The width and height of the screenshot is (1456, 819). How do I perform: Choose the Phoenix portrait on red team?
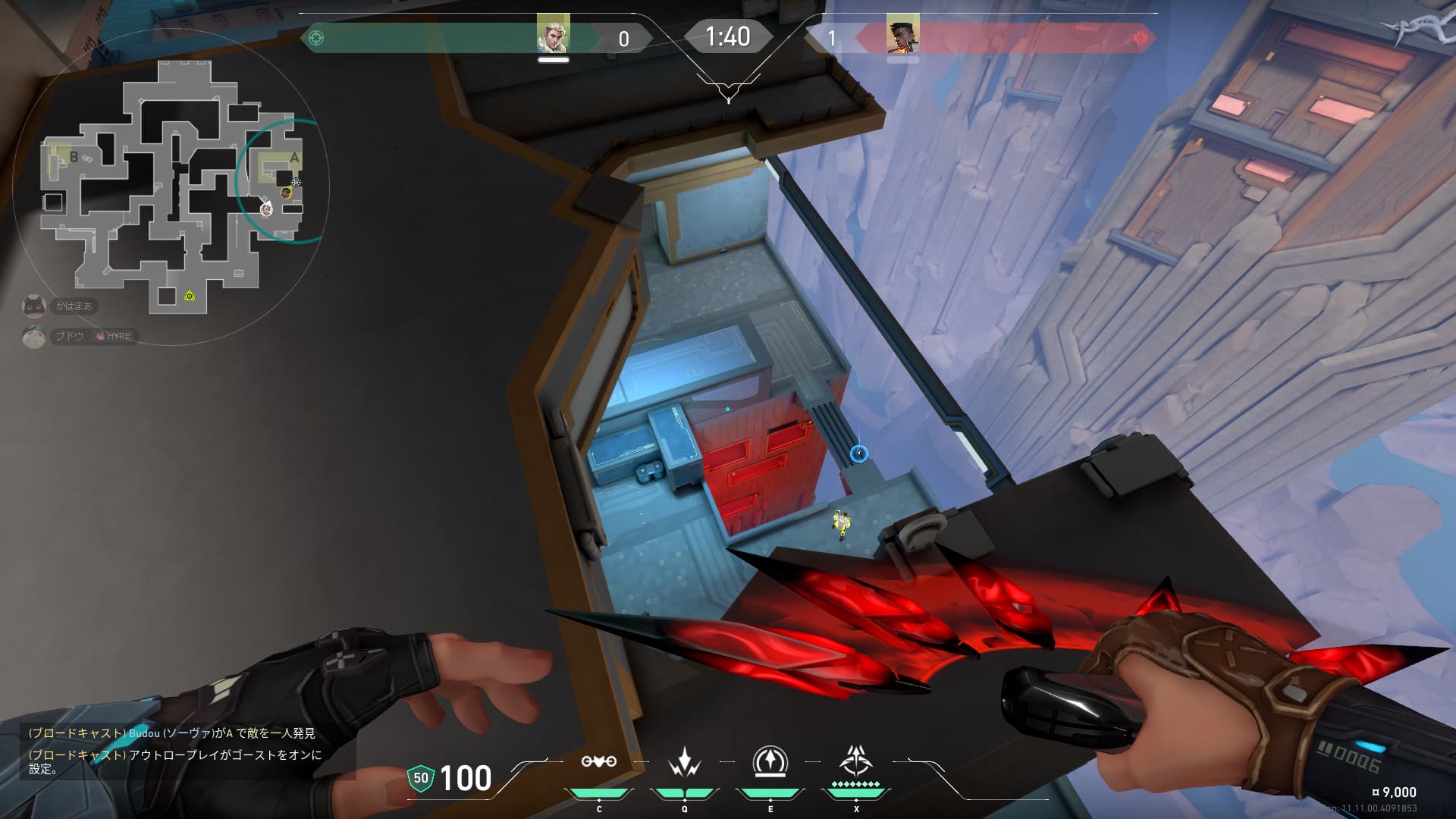tap(902, 36)
